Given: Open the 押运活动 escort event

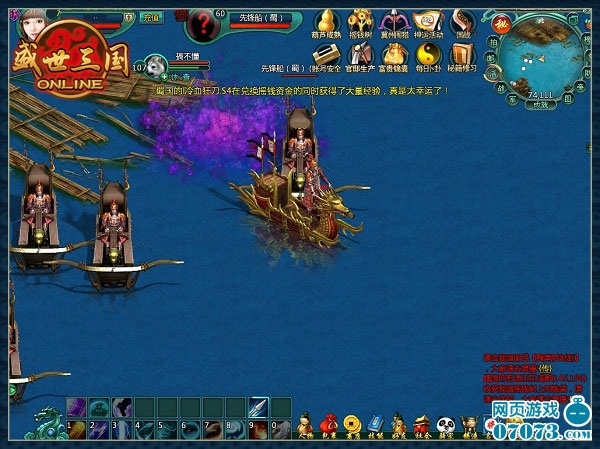Looking at the screenshot, I should (x=428, y=23).
